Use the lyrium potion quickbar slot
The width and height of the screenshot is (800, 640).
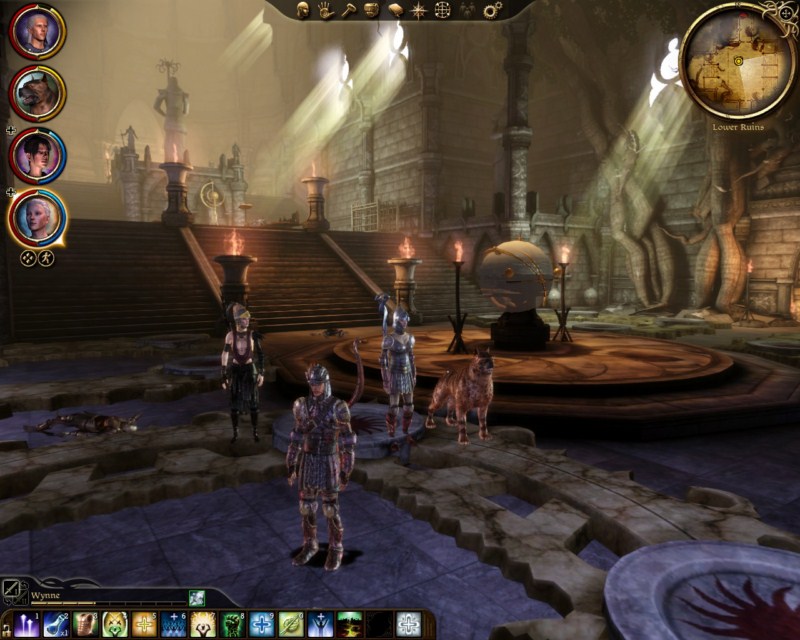tap(57, 625)
